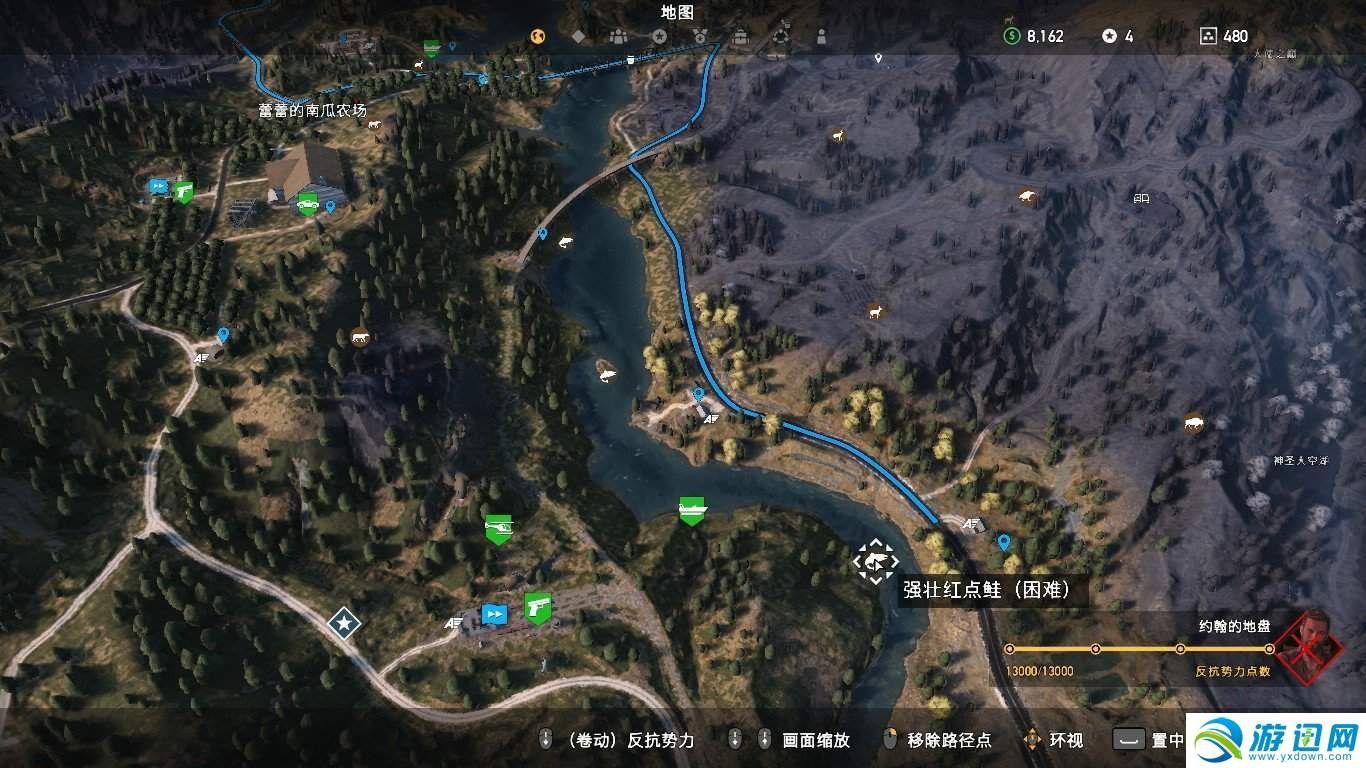Select the bear hunting icon on the mountain
The width and height of the screenshot is (1366, 768).
(x=1027, y=196)
